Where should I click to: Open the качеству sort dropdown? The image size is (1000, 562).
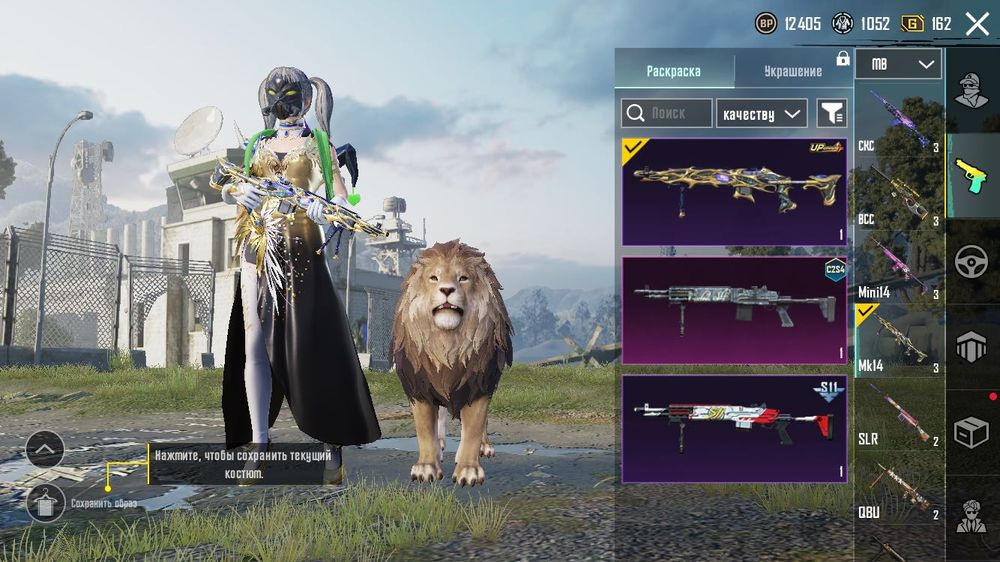pyautogui.click(x=762, y=113)
